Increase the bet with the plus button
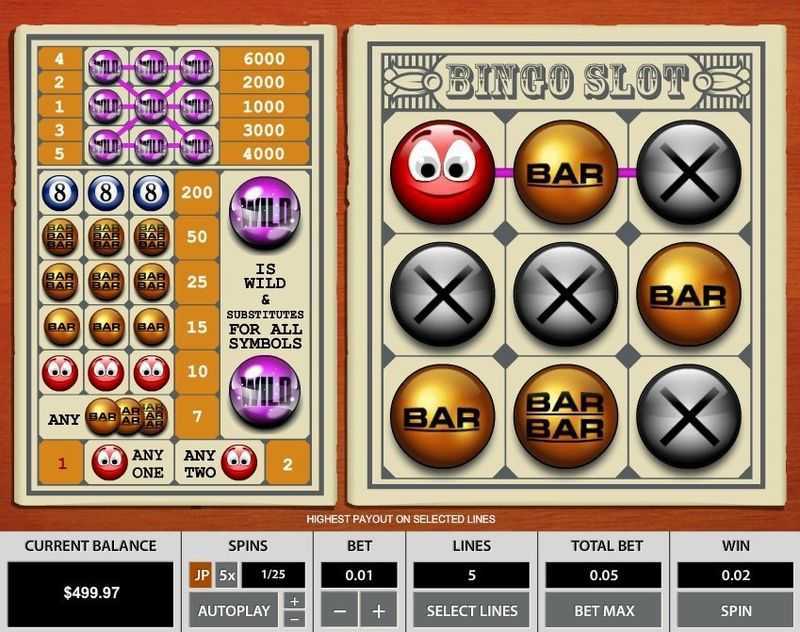Image resolution: width=800 pixels, height=632 pixels. 379,610
